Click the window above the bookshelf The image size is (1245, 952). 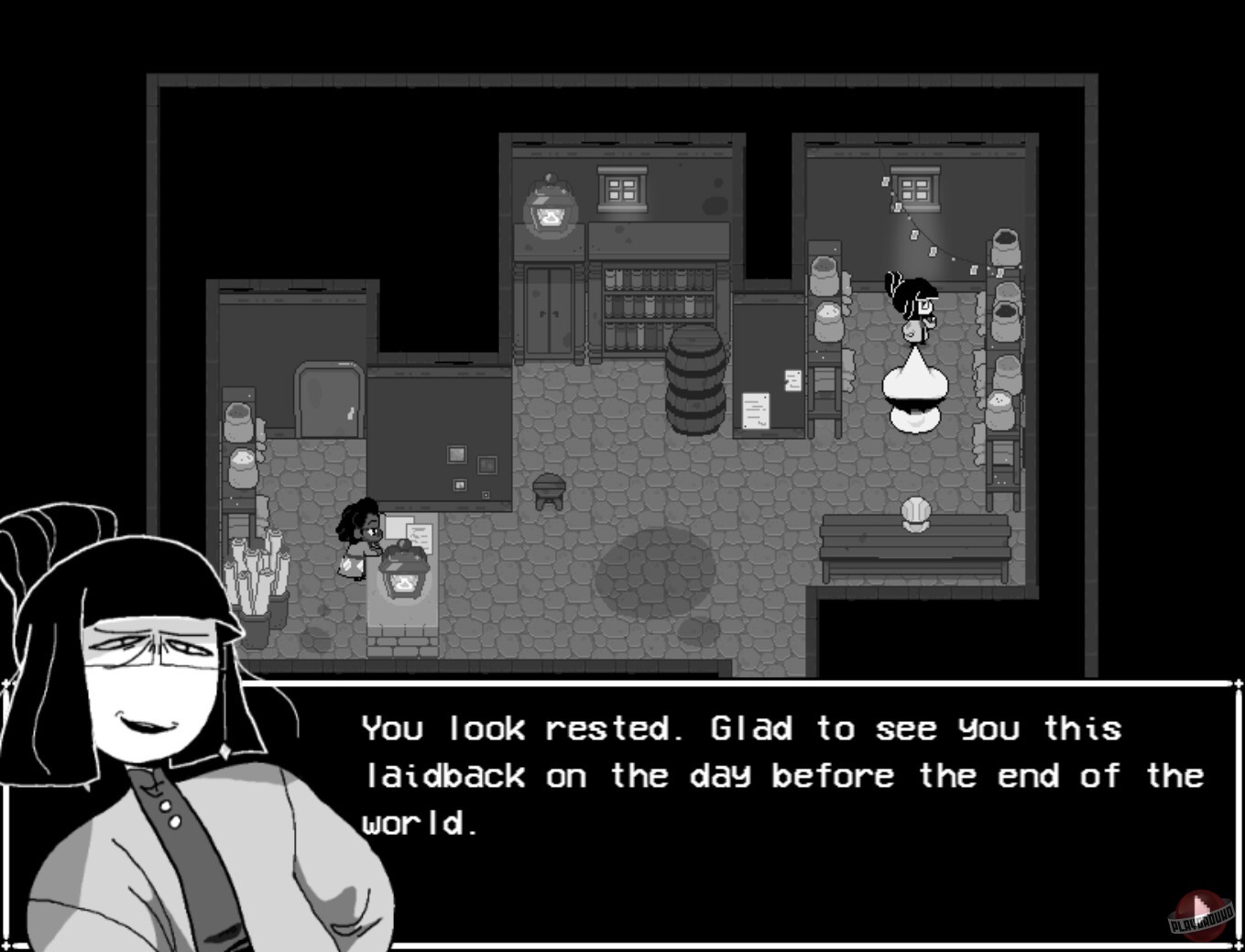621,188
